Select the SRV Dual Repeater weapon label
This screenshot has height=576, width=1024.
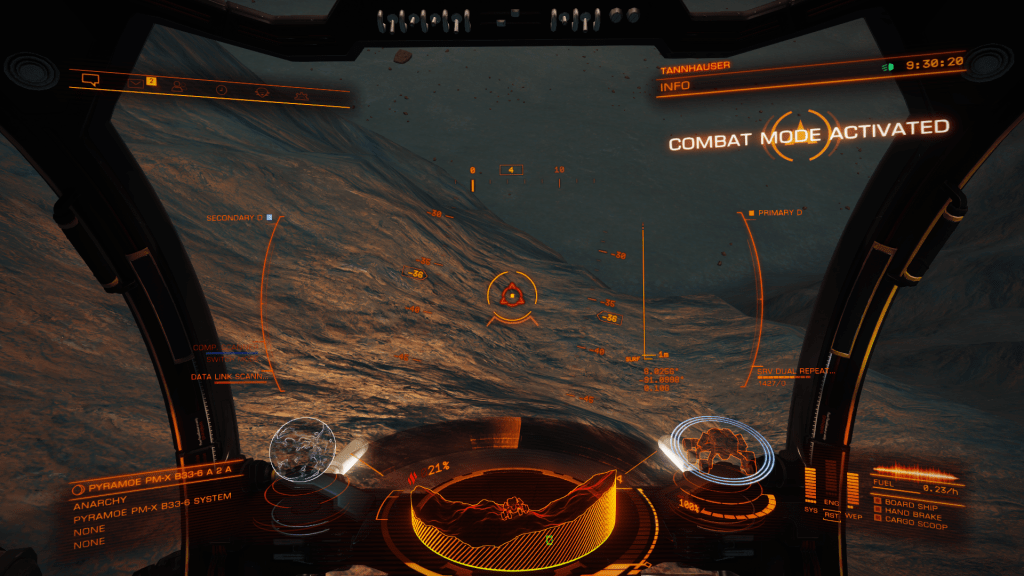(x=796, y=371)
